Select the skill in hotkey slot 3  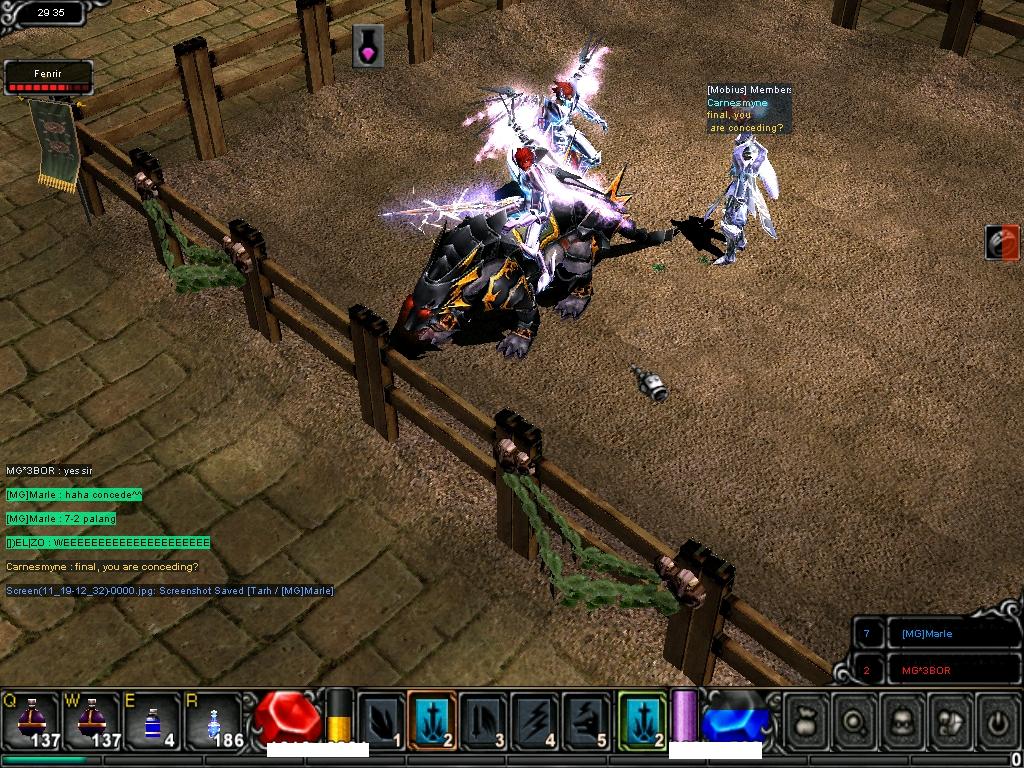[x=483, y=720]
